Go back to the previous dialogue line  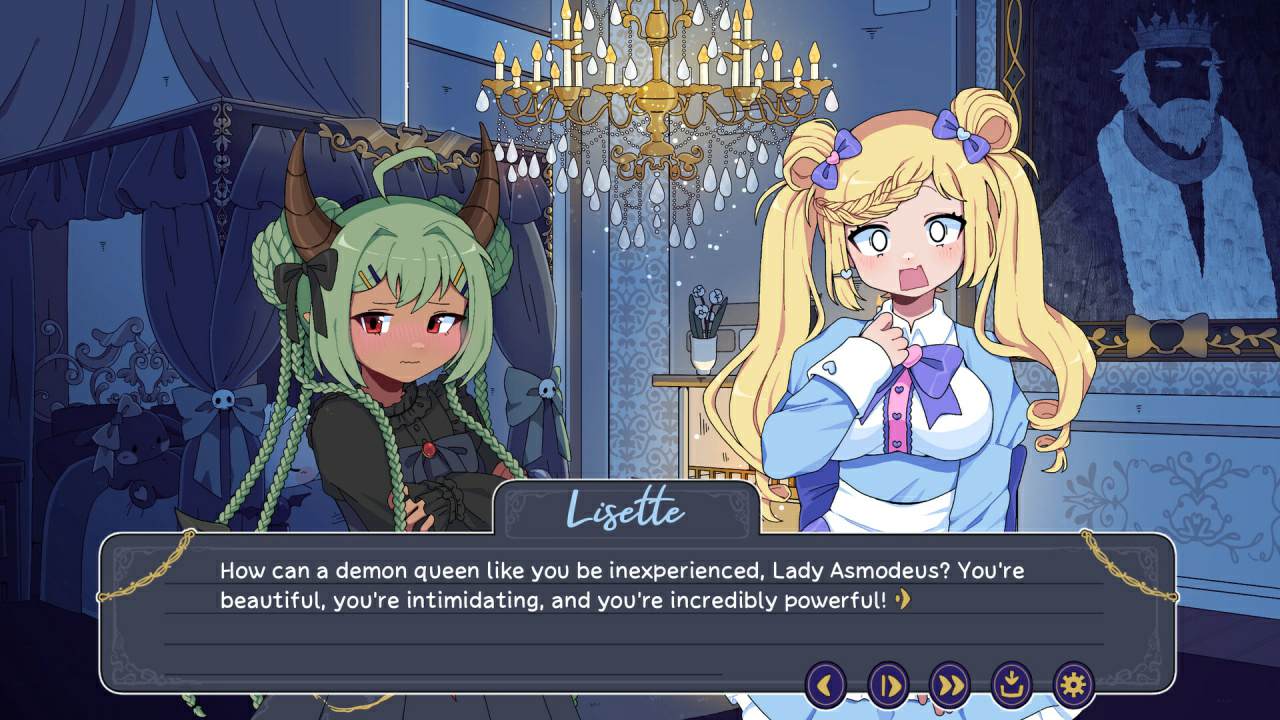826,685
